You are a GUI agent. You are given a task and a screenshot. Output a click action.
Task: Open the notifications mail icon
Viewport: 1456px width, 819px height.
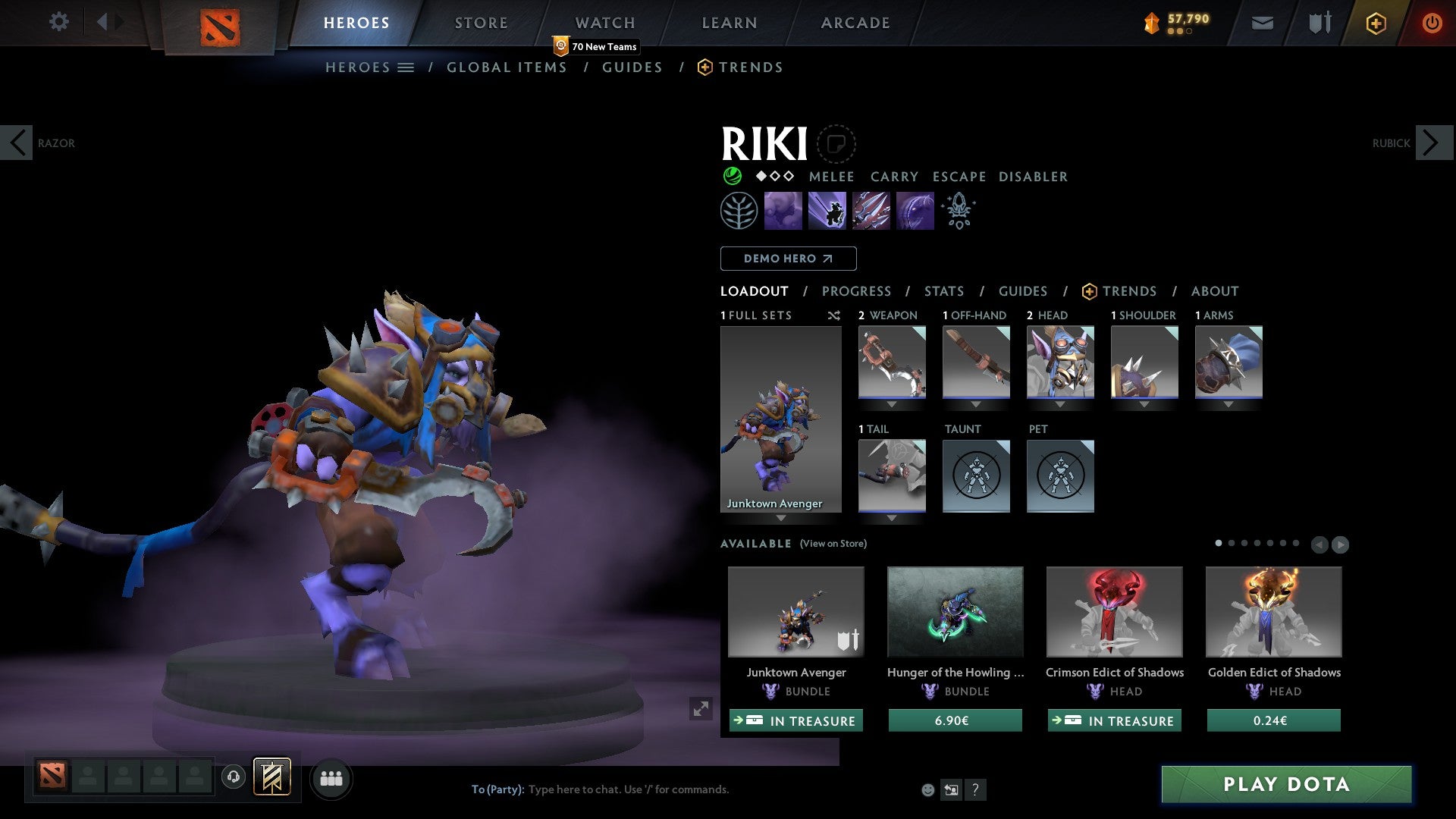tap(1262, 23)
